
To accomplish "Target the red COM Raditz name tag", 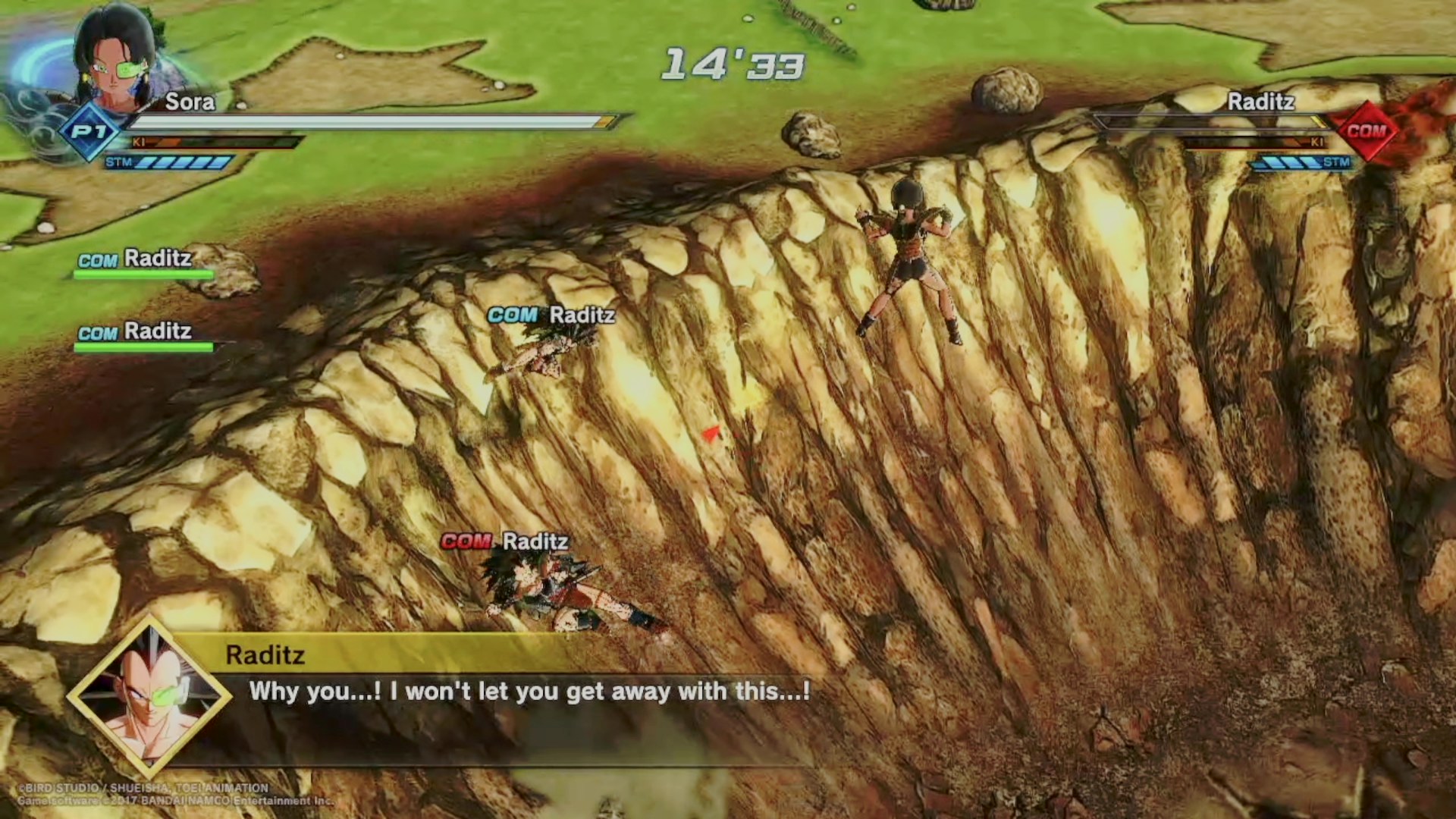I will pos(505,541).
